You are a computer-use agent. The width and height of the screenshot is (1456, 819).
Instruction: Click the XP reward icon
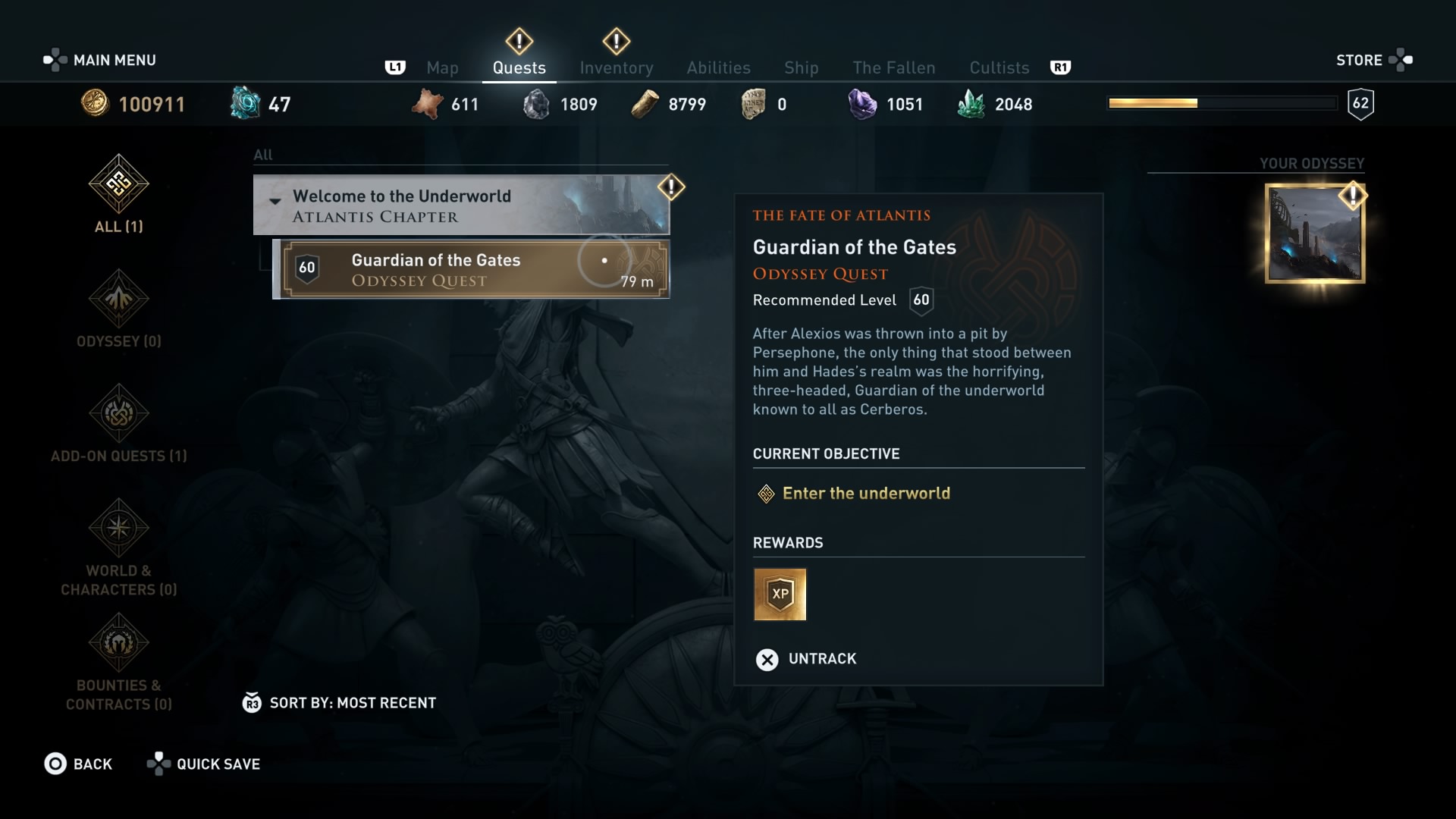[x=781, y=595]
